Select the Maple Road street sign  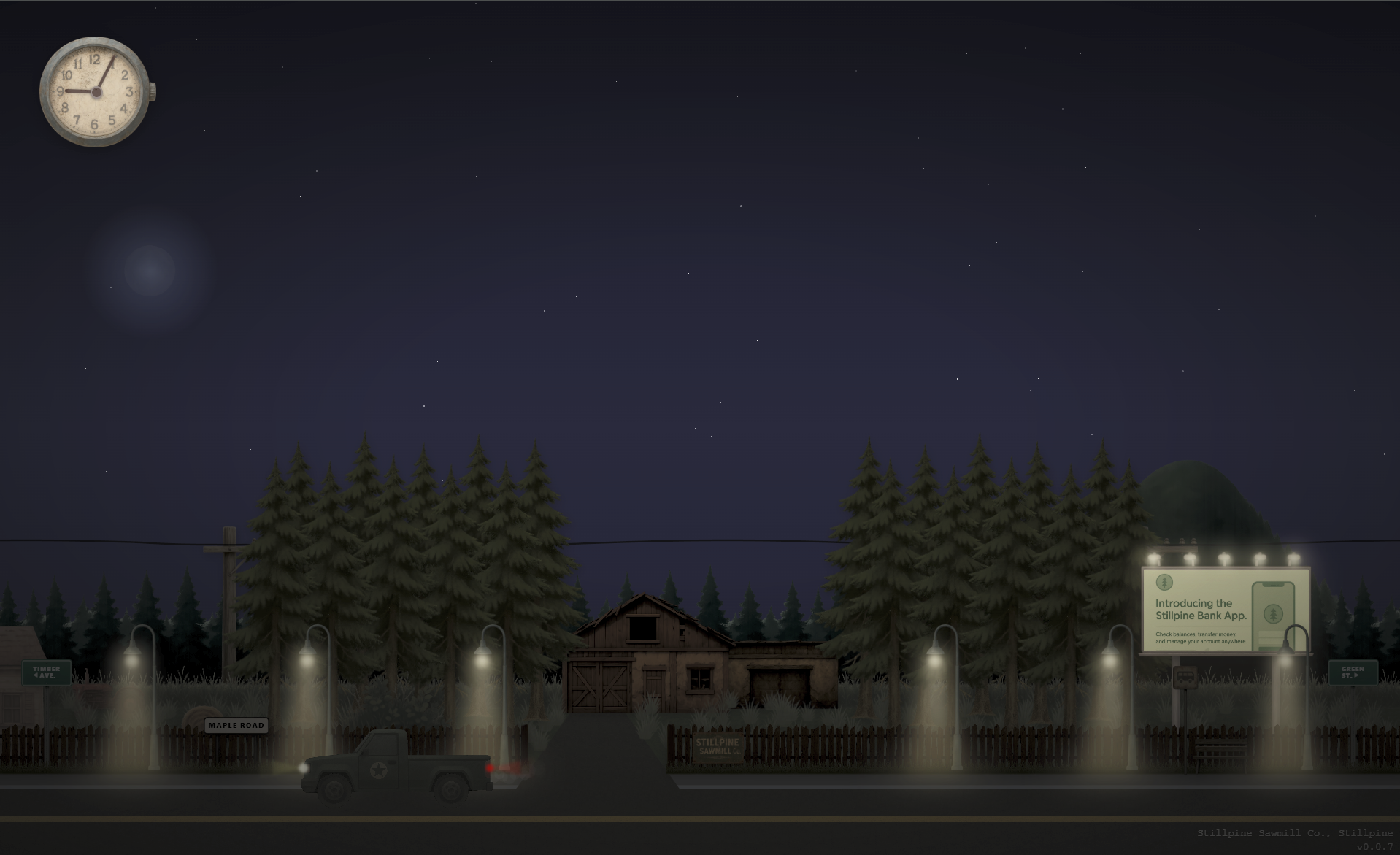pos(235,726)
